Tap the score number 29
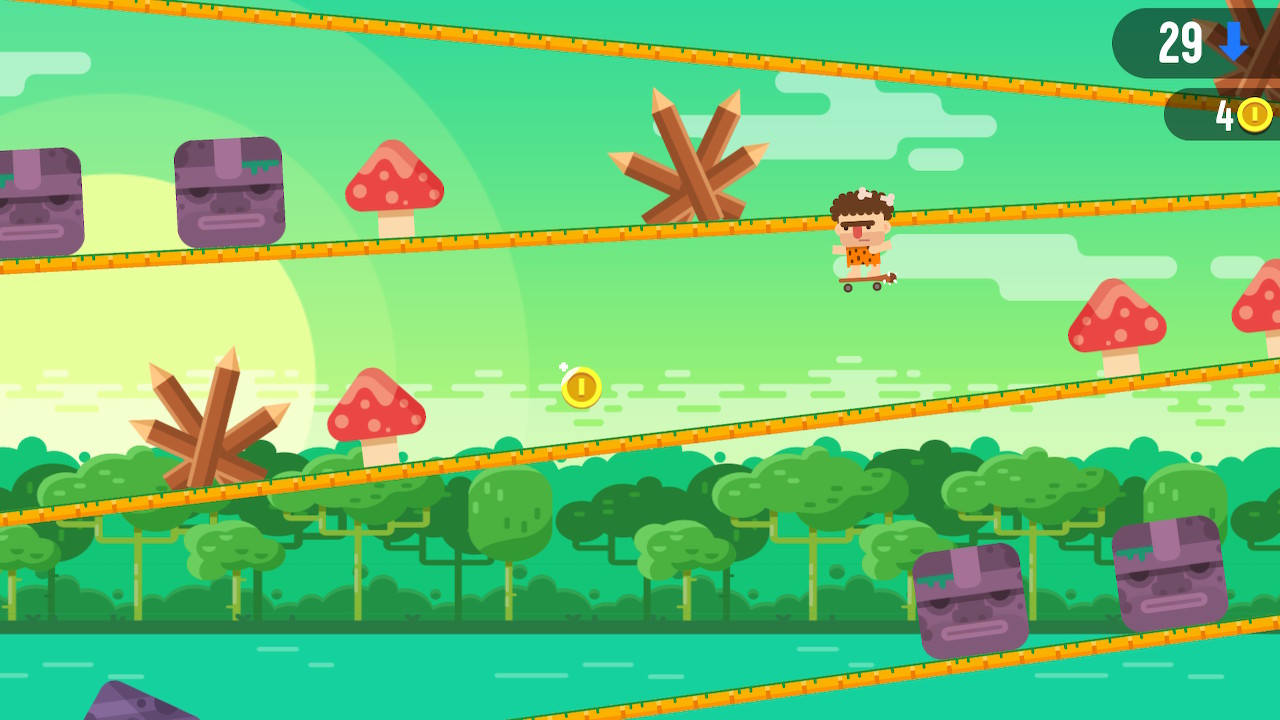The height and width of the screenshot is (720, 1280). click(x=1182, y=43)
